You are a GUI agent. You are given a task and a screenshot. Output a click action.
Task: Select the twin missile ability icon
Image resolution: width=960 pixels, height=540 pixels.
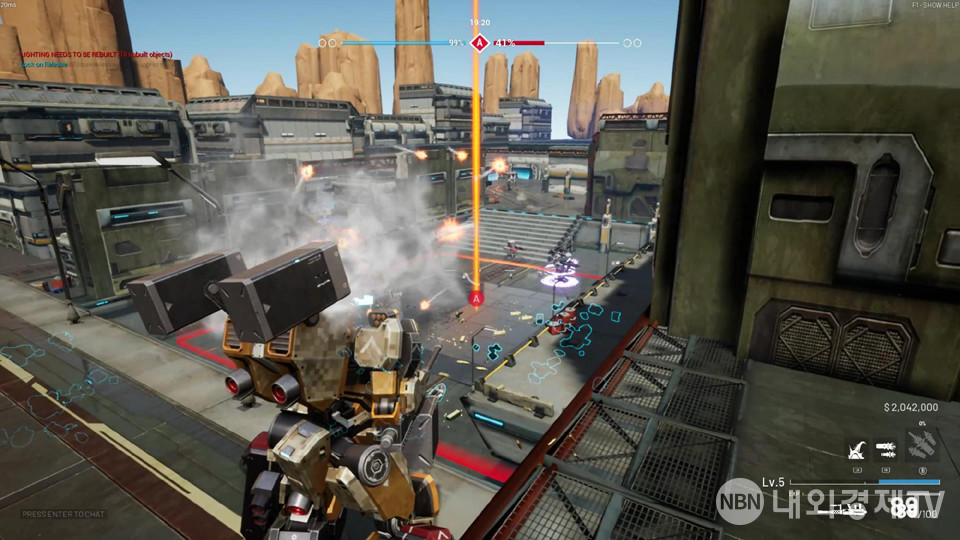click(887, 447)
